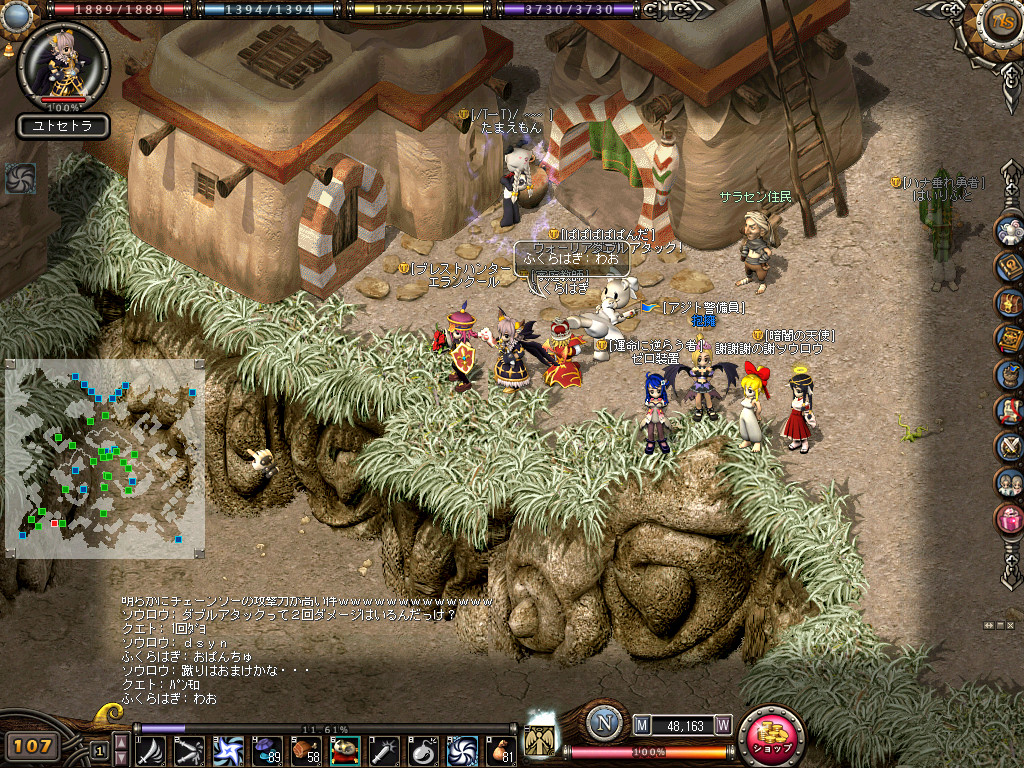Activate the swirl icon below the portrait
The width and height of the screenshot is (1024, 768).
pyautogui.click(x=20, y=178)
